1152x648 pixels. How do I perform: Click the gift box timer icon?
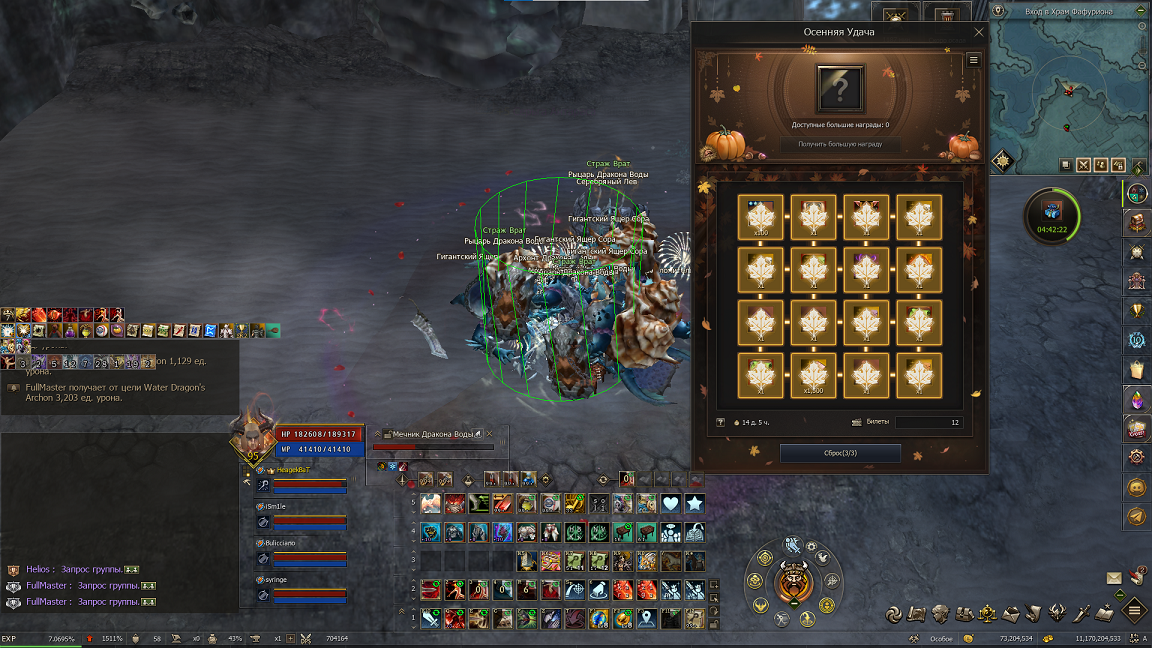click(1052, 211)
